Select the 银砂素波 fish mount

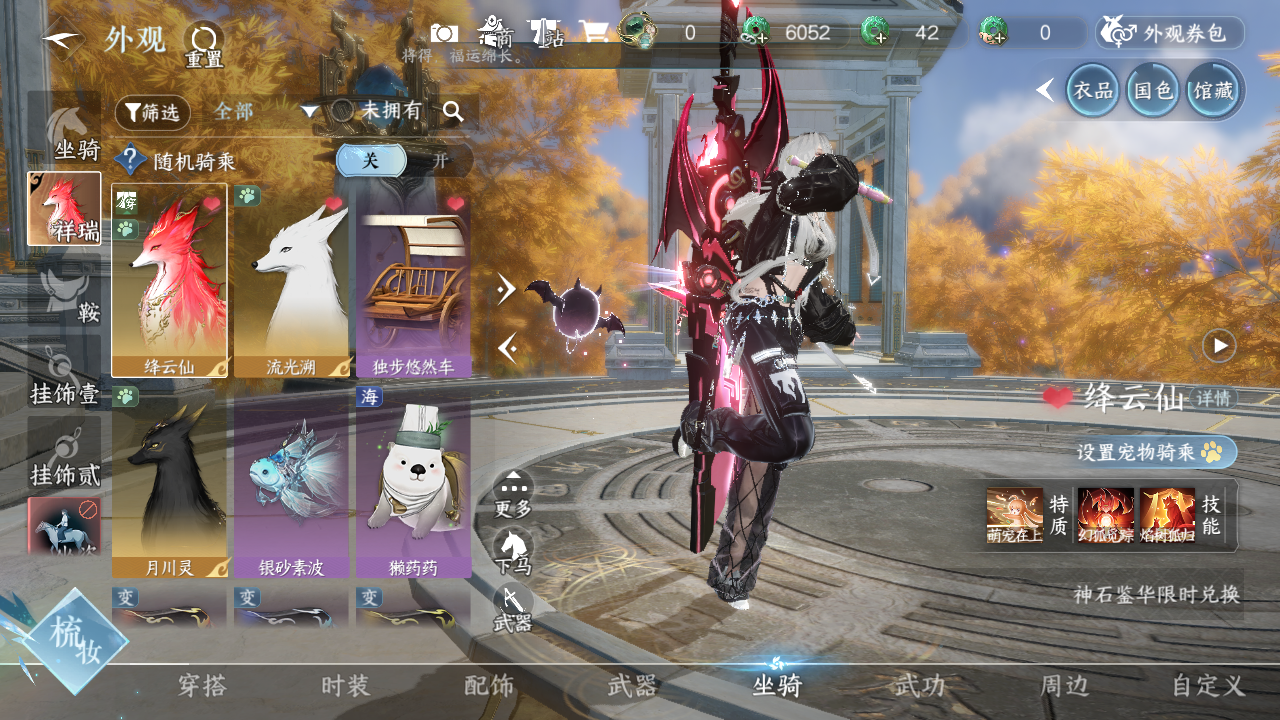point(291,482)
